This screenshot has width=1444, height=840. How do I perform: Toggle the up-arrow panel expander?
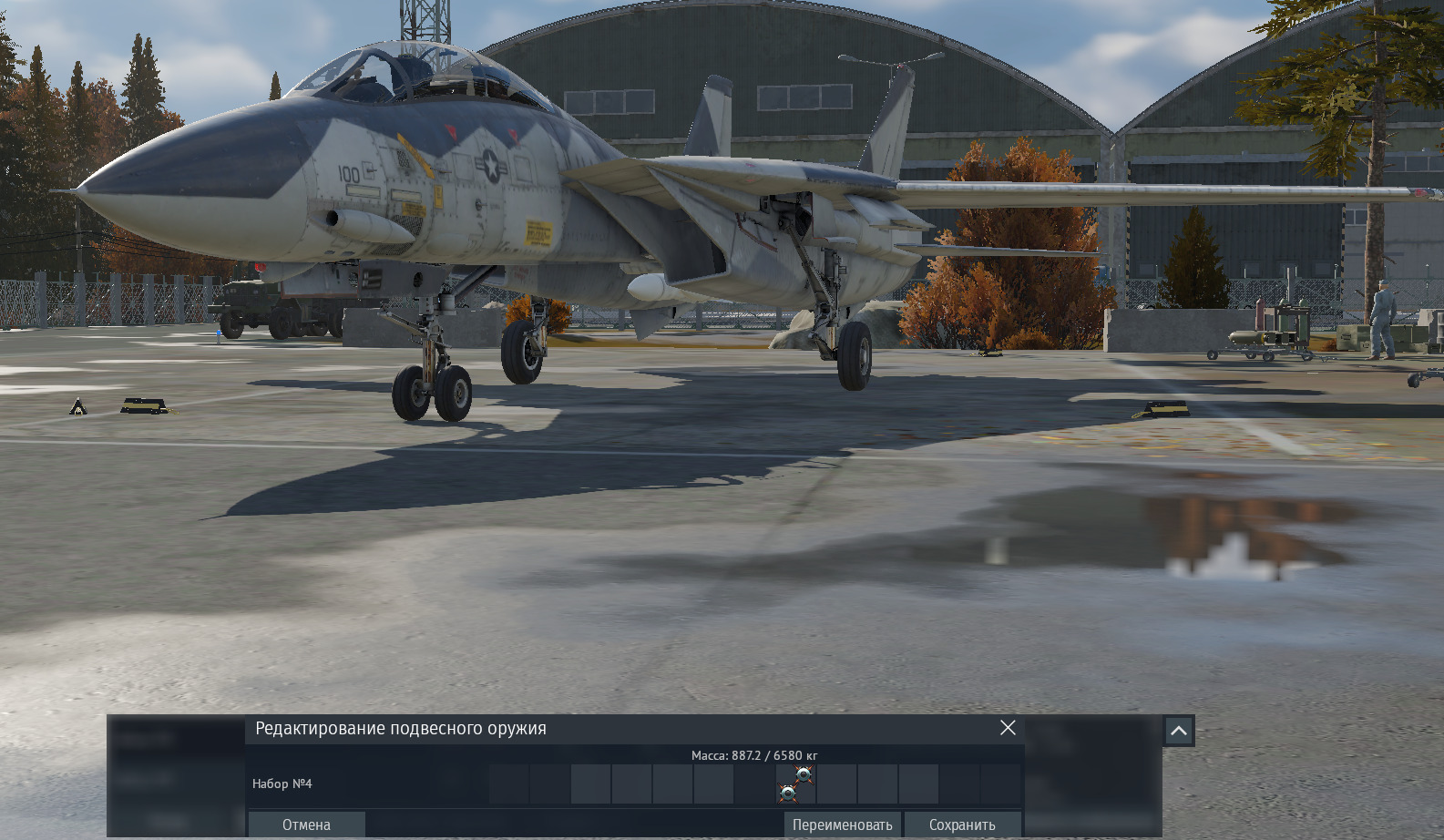pos(1178,731)
